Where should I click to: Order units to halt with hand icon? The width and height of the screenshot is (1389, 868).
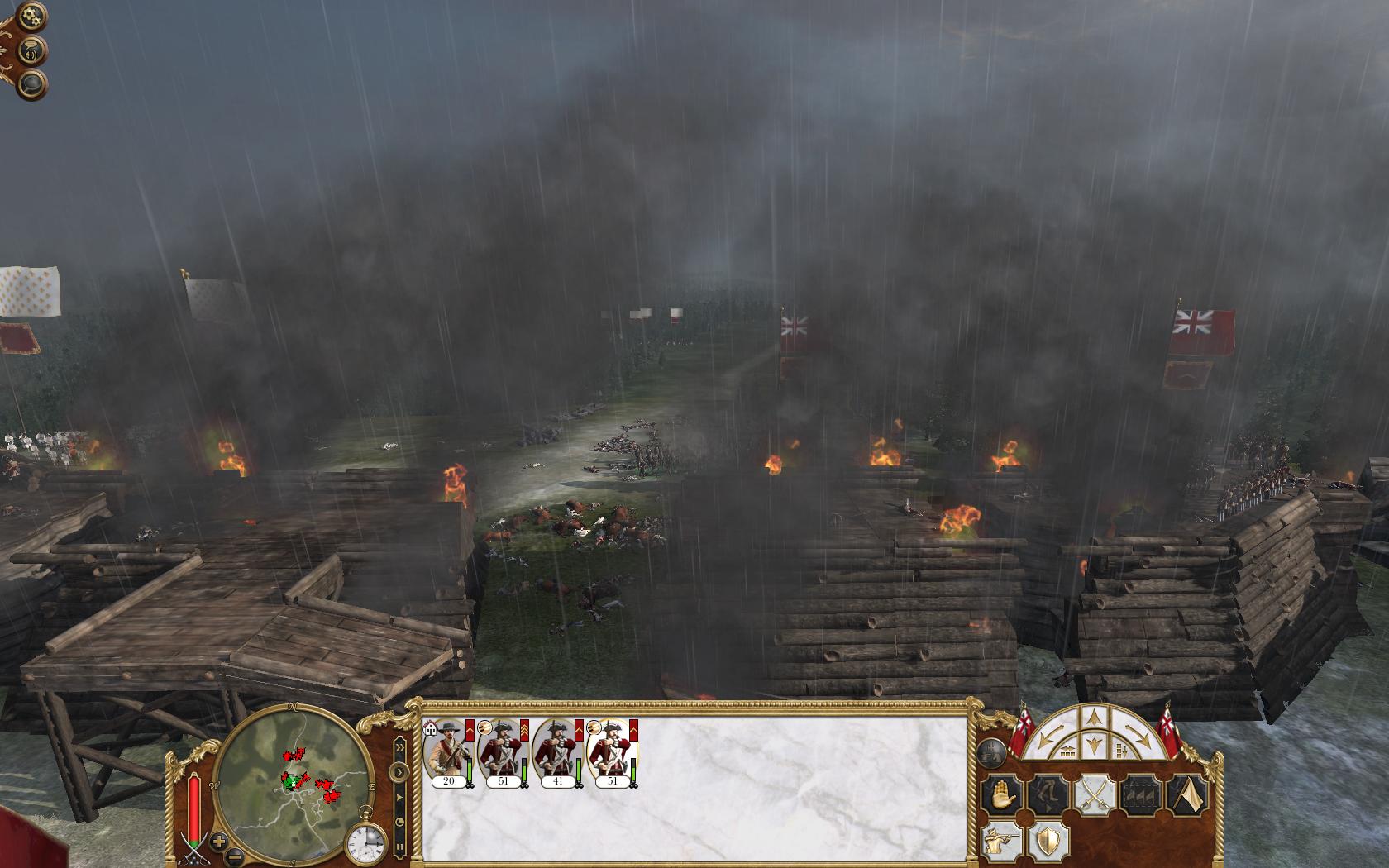pos(1002,796)
